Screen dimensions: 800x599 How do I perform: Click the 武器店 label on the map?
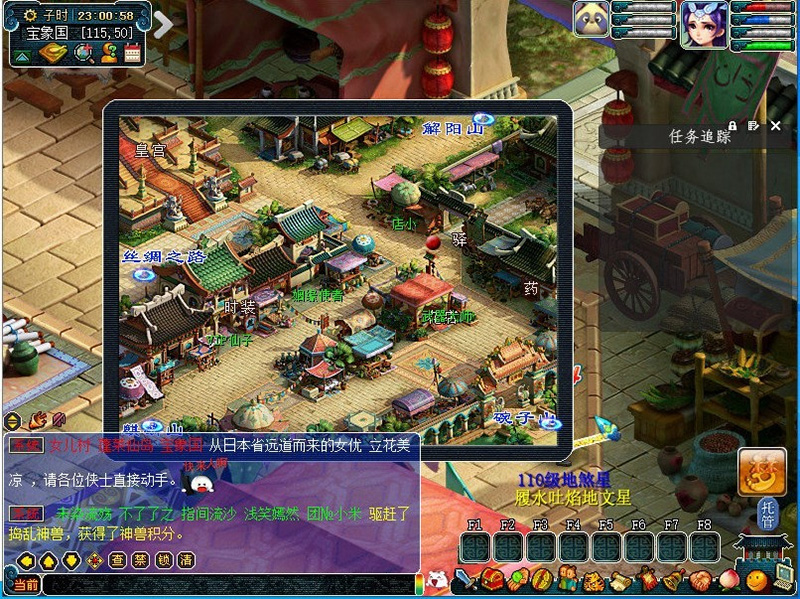click(x=447, y=316)
